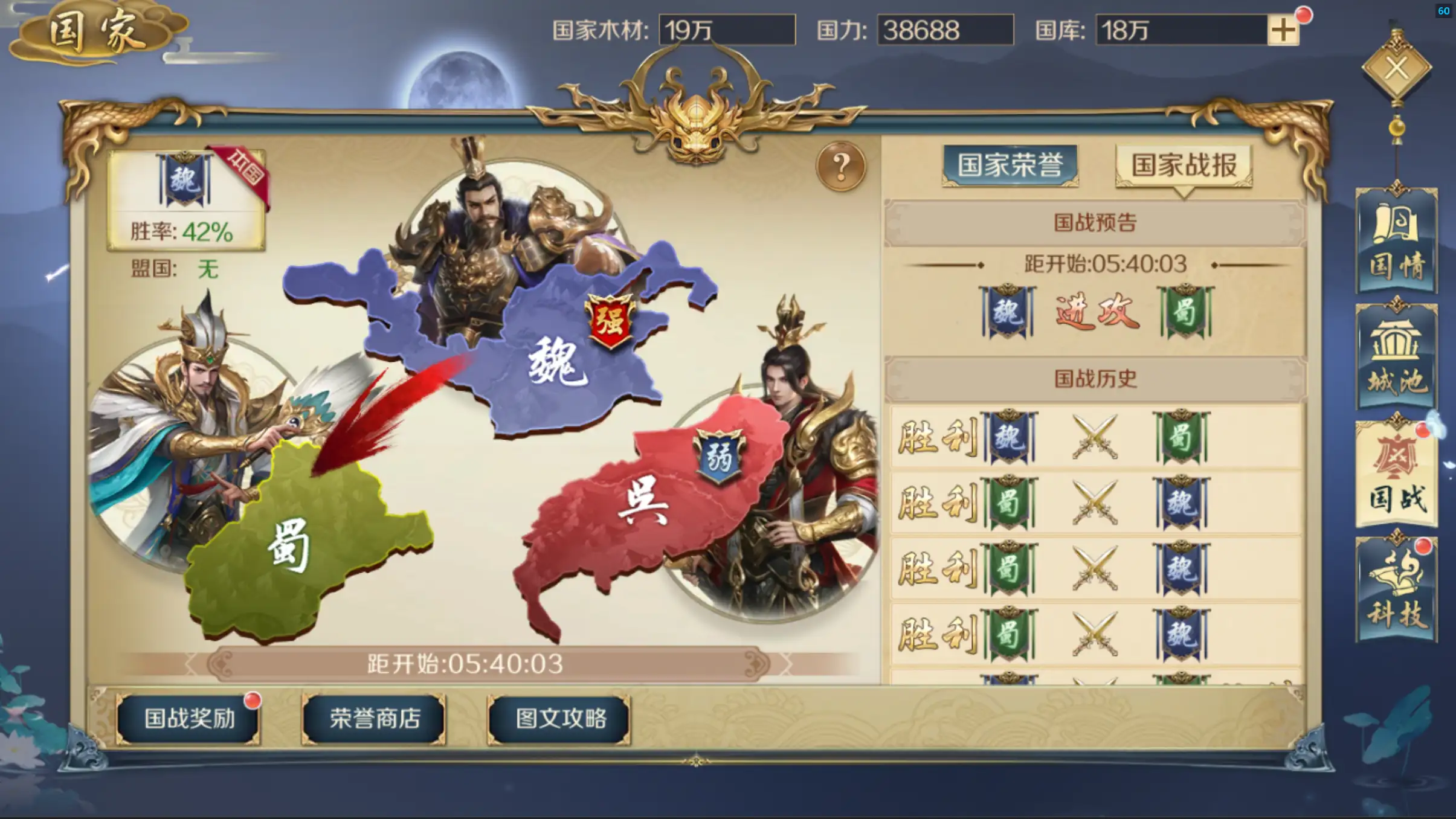The height and width of the screenshot is (819, 1456).
Task: Expand the 国战预告 section header
Action: click(1096, 222)
